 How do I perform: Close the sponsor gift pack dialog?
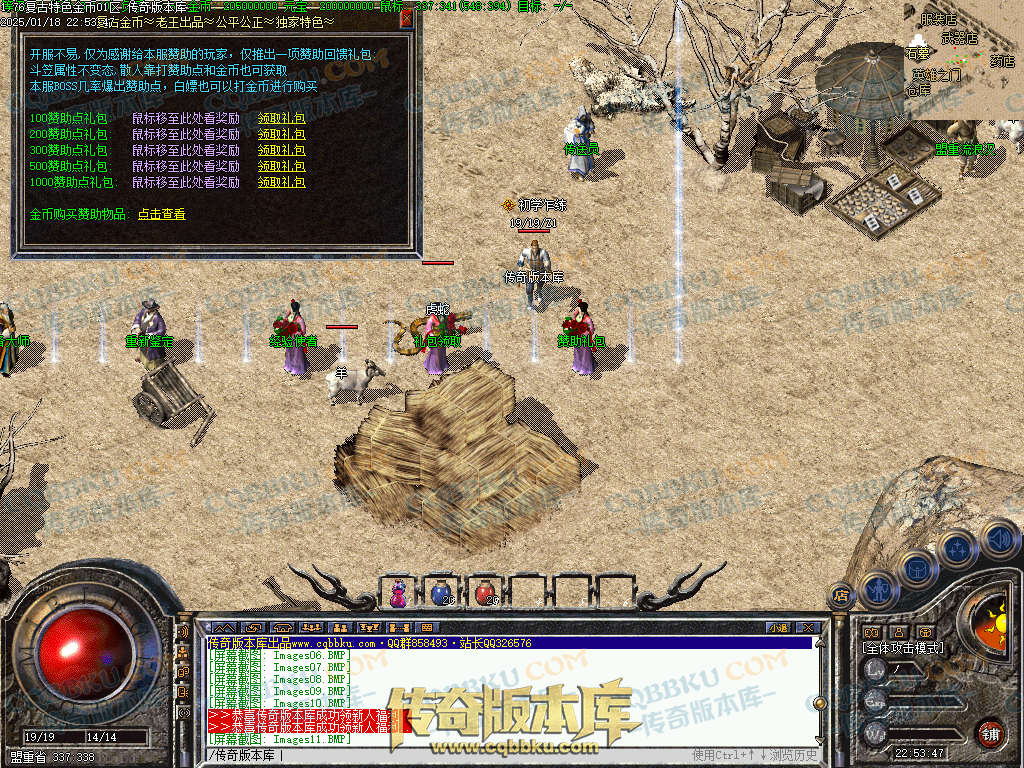pos(406,18)
